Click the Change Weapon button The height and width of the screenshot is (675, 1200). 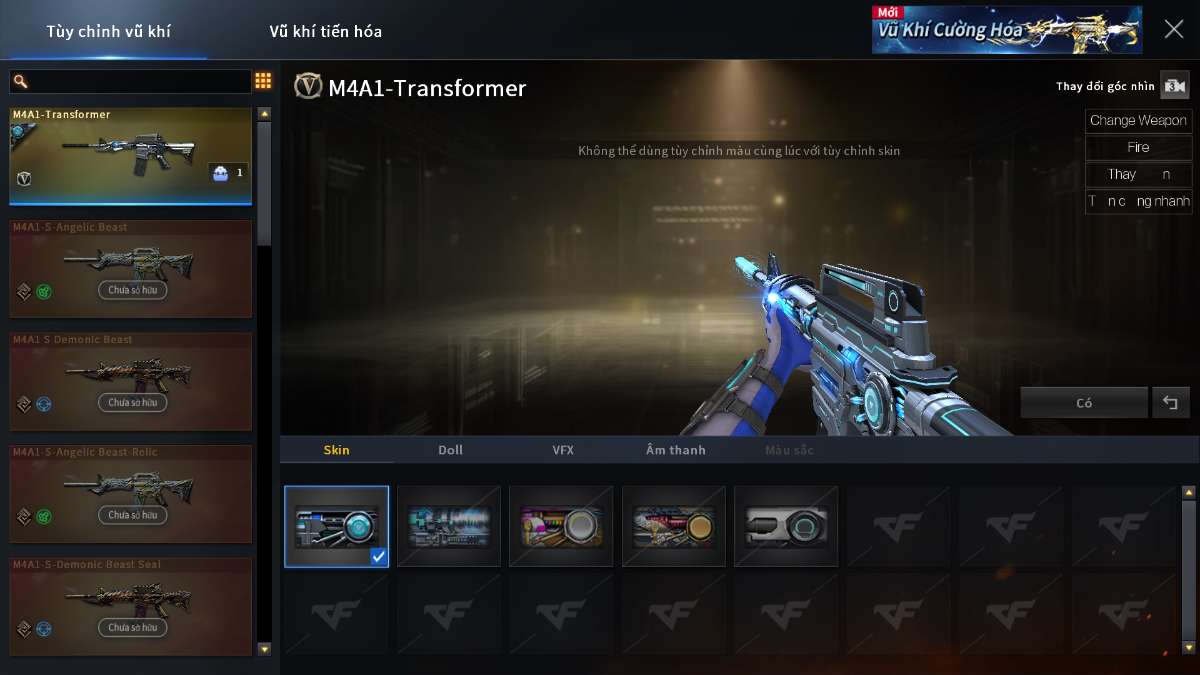point(1138,121)
